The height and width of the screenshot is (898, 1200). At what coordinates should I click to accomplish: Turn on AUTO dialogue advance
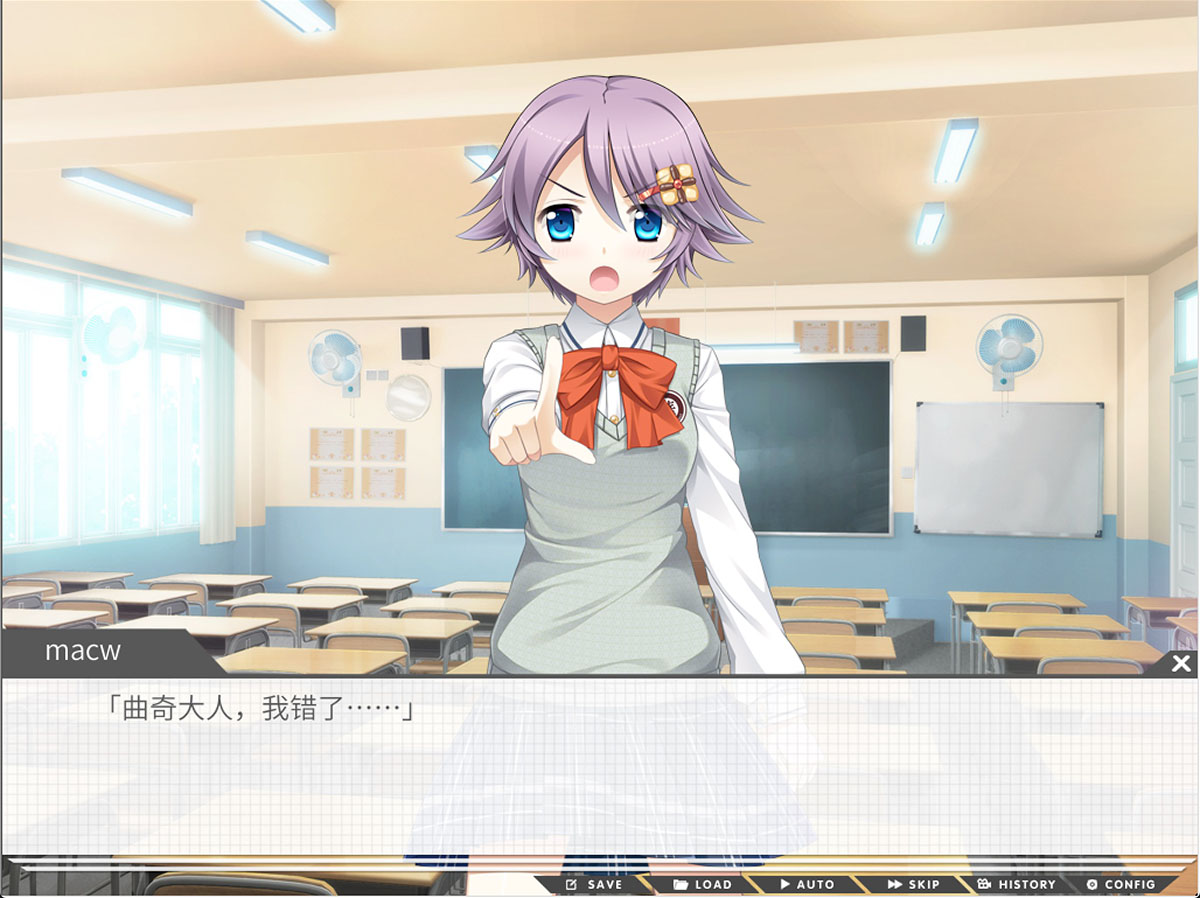coord(807,884)
